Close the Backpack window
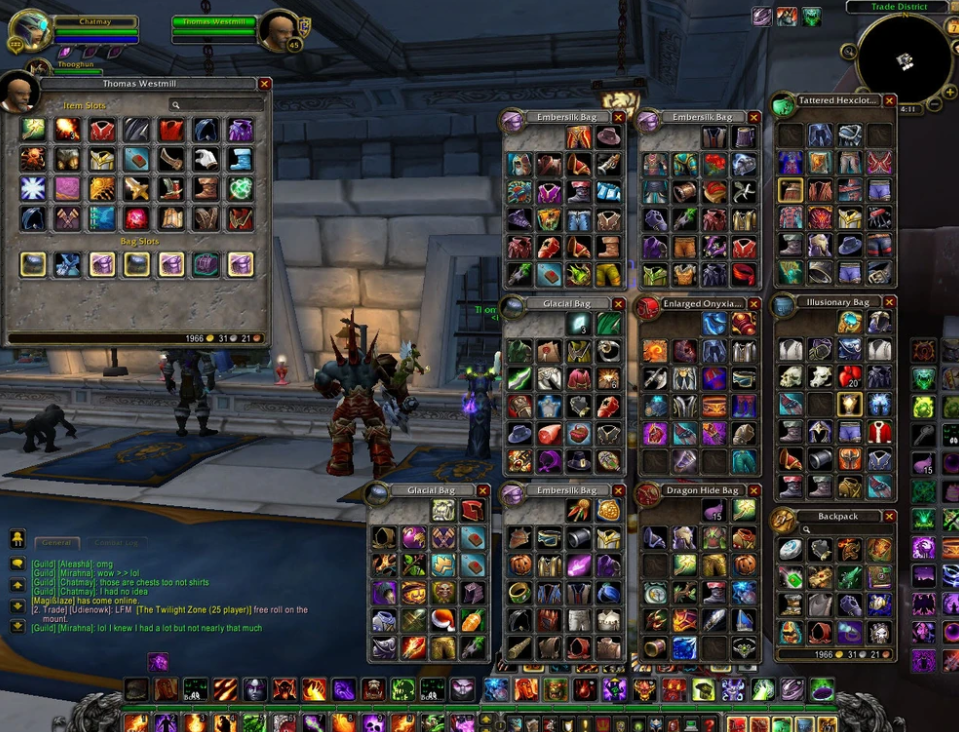 889,517
